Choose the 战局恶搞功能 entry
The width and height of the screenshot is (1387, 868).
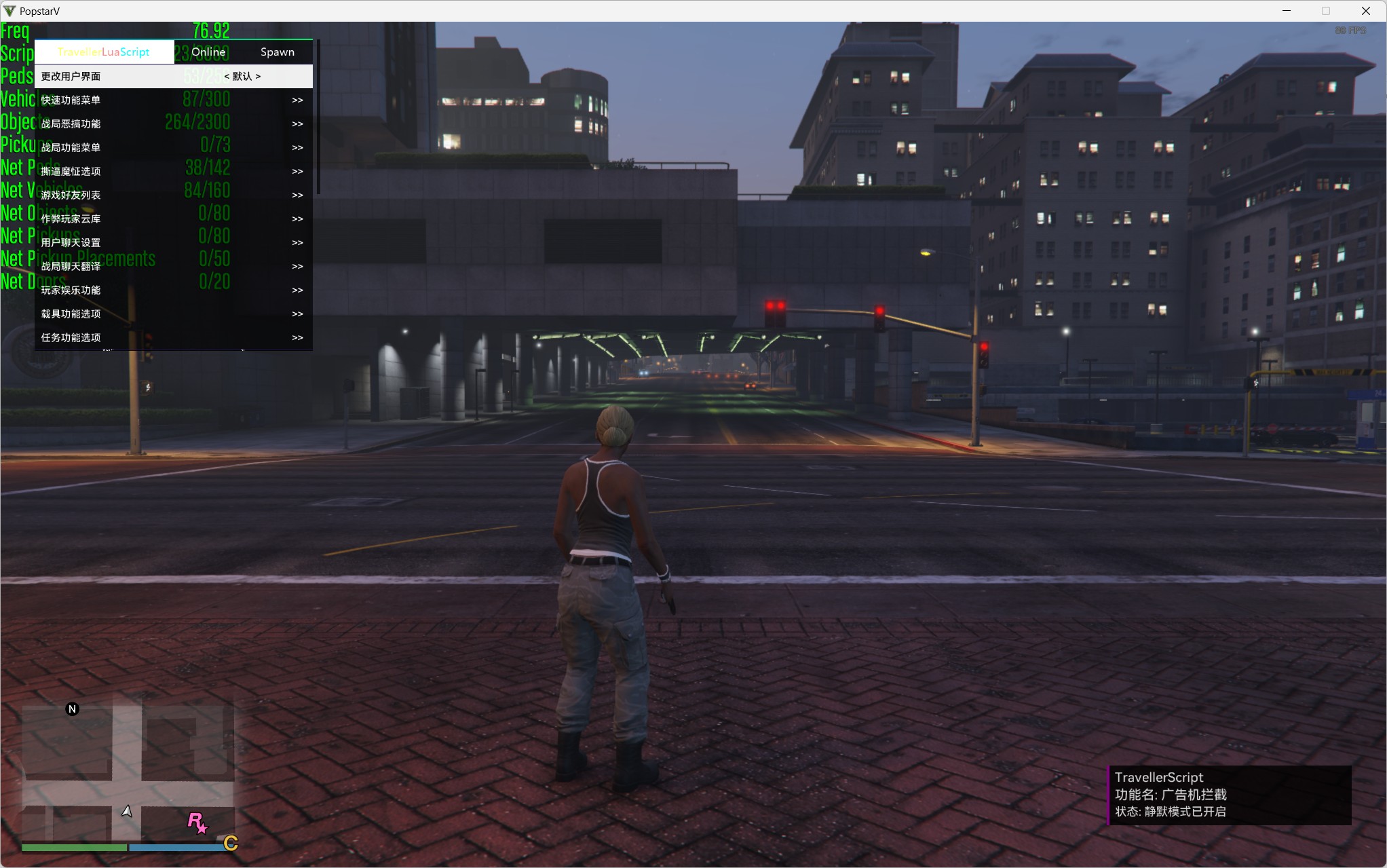click(x=173, y=124)
